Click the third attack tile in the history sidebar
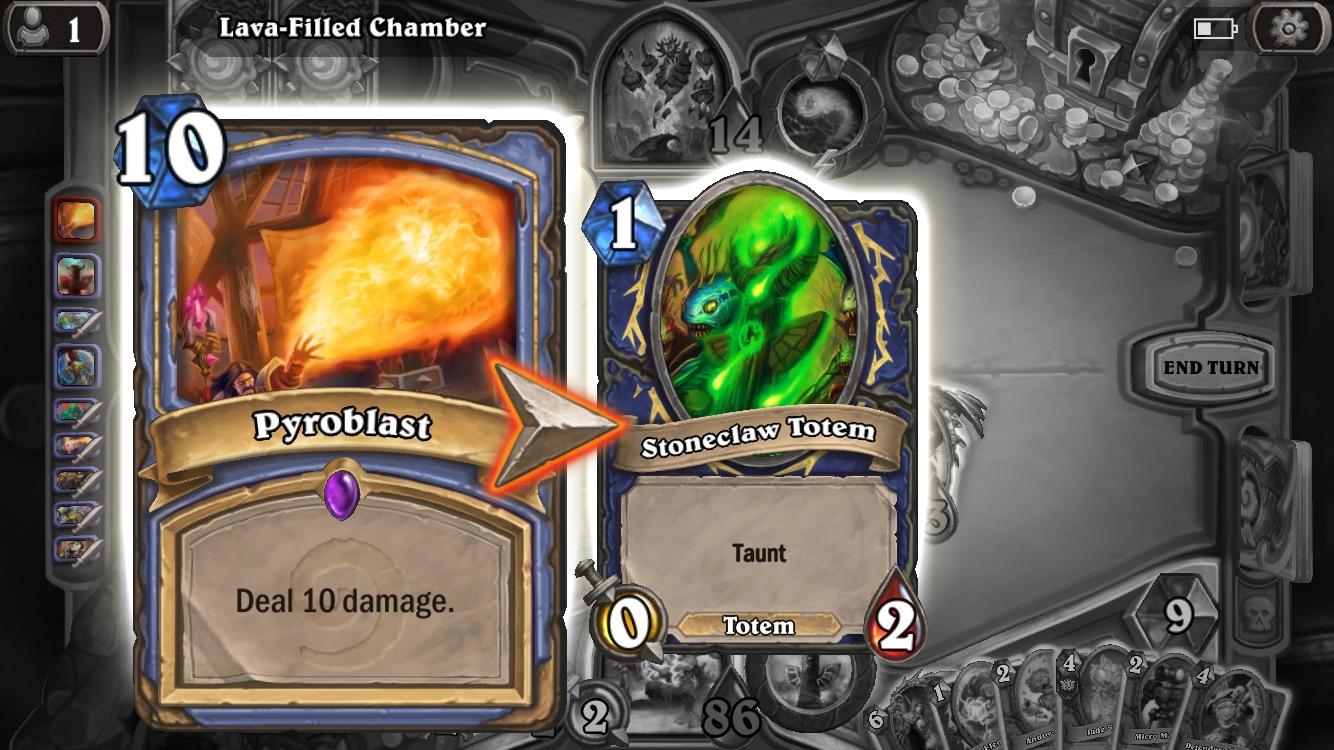The height and width of the screenshot is (750, 1334). point(73,443)
